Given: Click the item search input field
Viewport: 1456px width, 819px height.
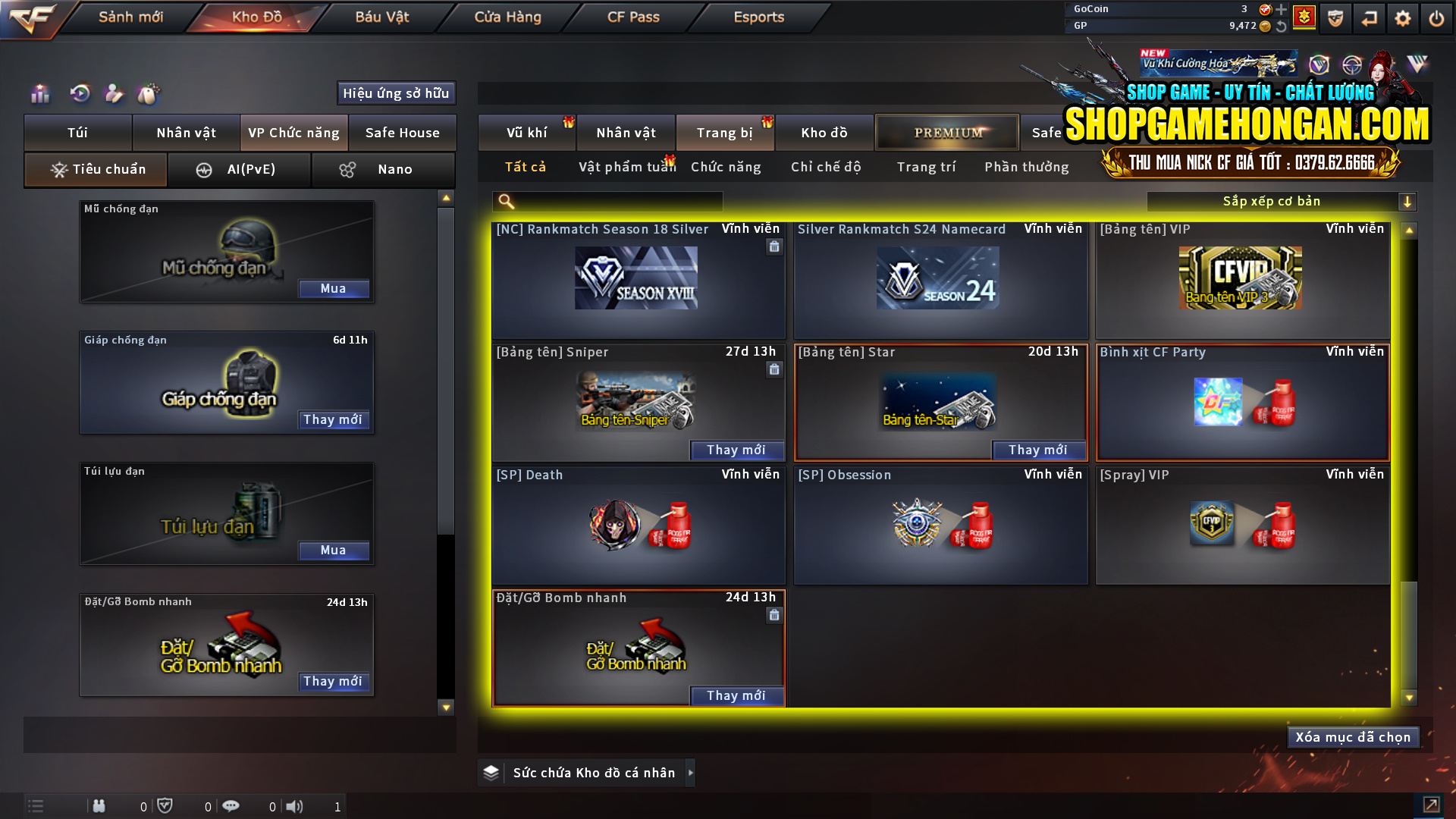Looking at the screenshot, I should click(614, 201).
